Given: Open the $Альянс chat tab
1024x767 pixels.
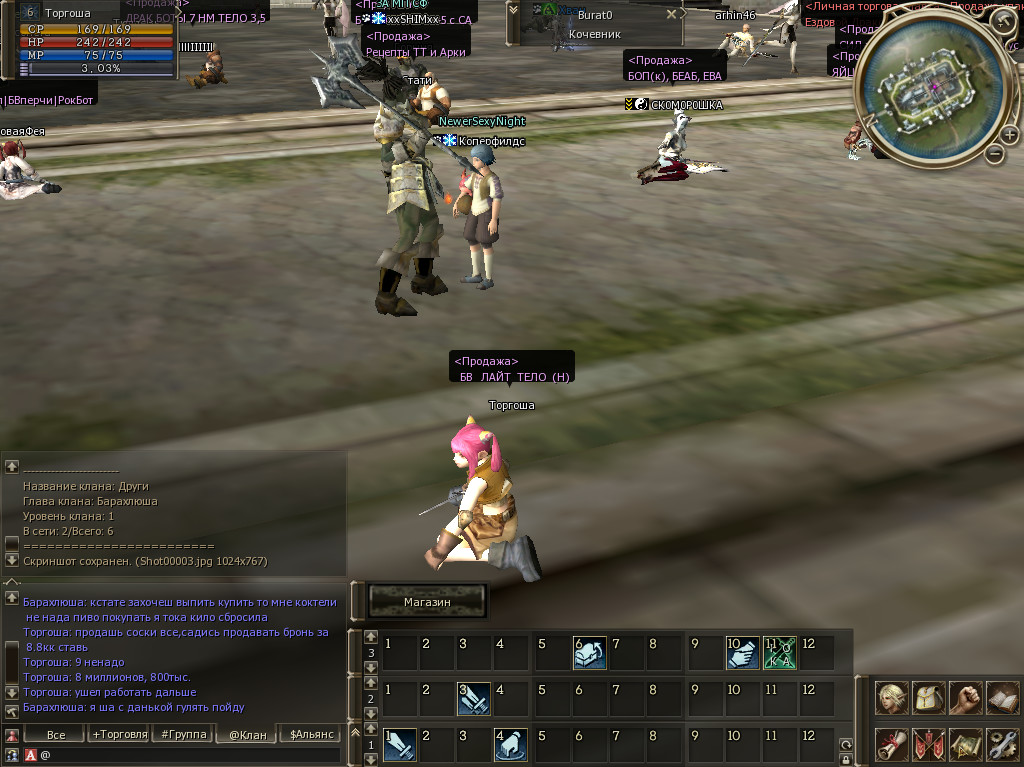Looking at the screenshot, I should tap(308, 735).
